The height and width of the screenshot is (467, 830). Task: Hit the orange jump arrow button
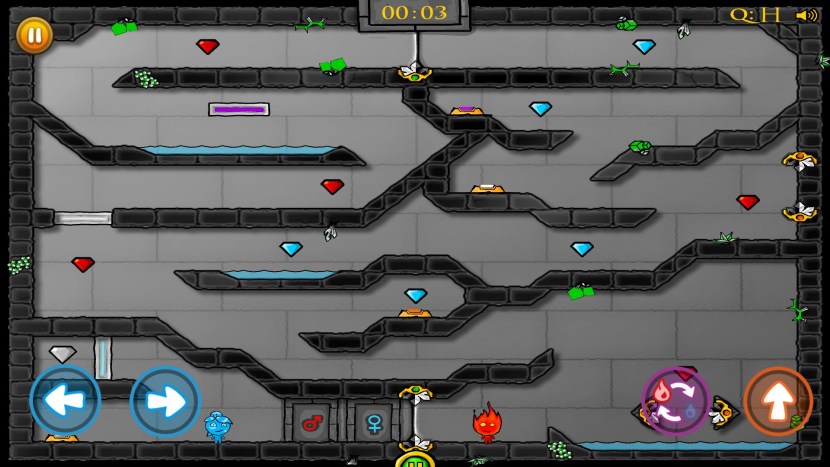pyautogui.click(x=778, y=401)
